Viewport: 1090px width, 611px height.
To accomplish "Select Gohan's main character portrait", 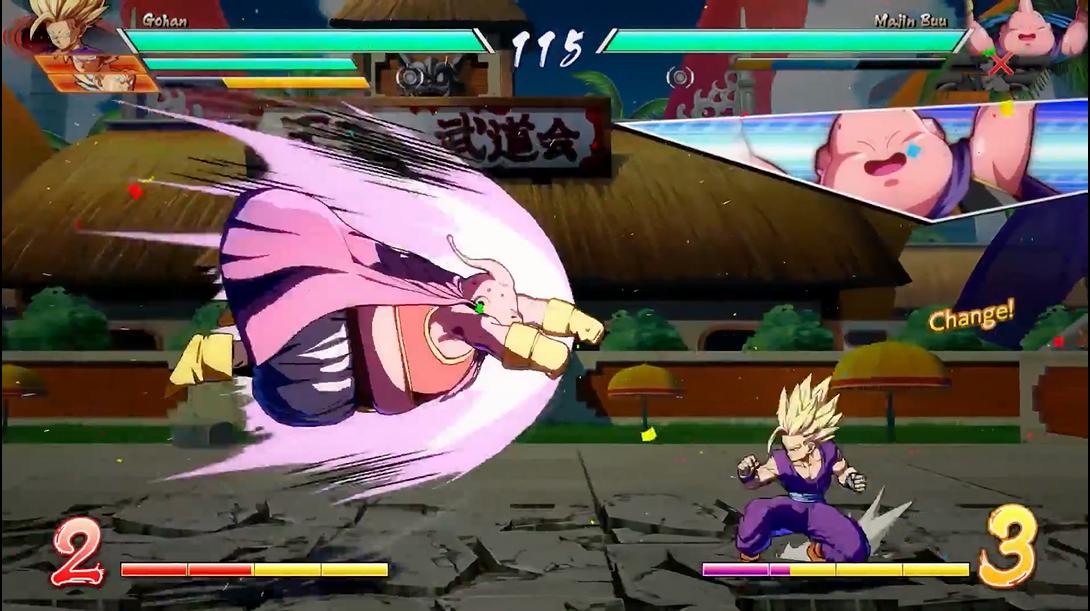I will tap(62, 24).
